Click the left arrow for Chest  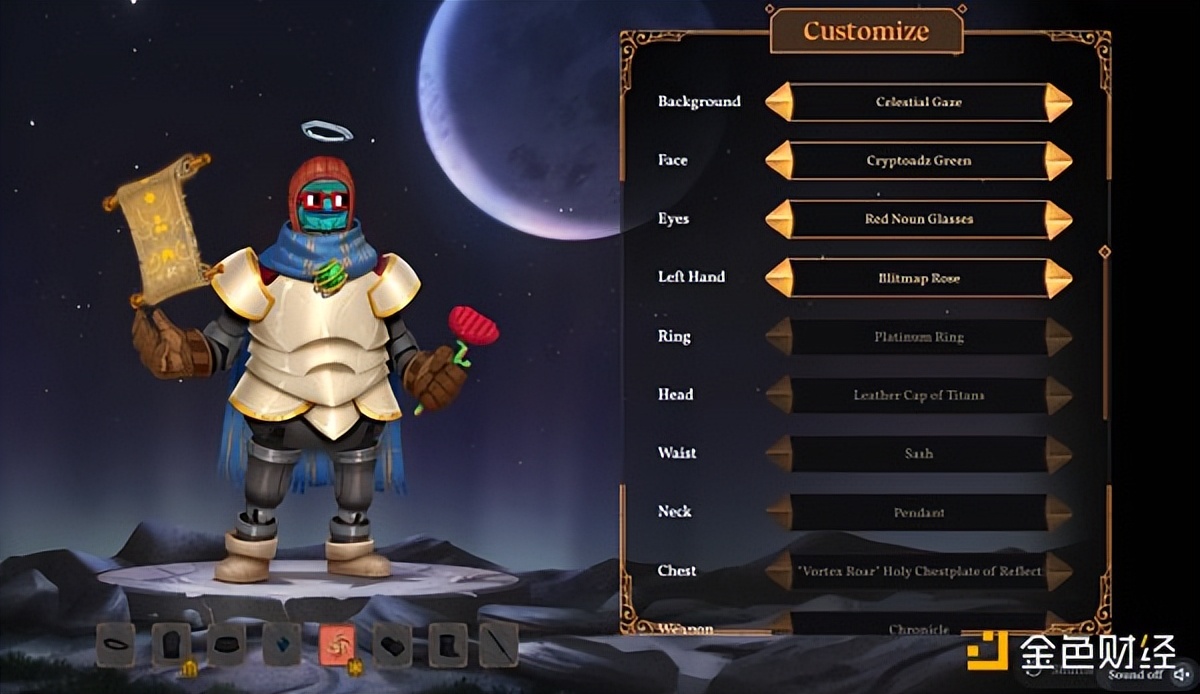(x=779, y=571)
